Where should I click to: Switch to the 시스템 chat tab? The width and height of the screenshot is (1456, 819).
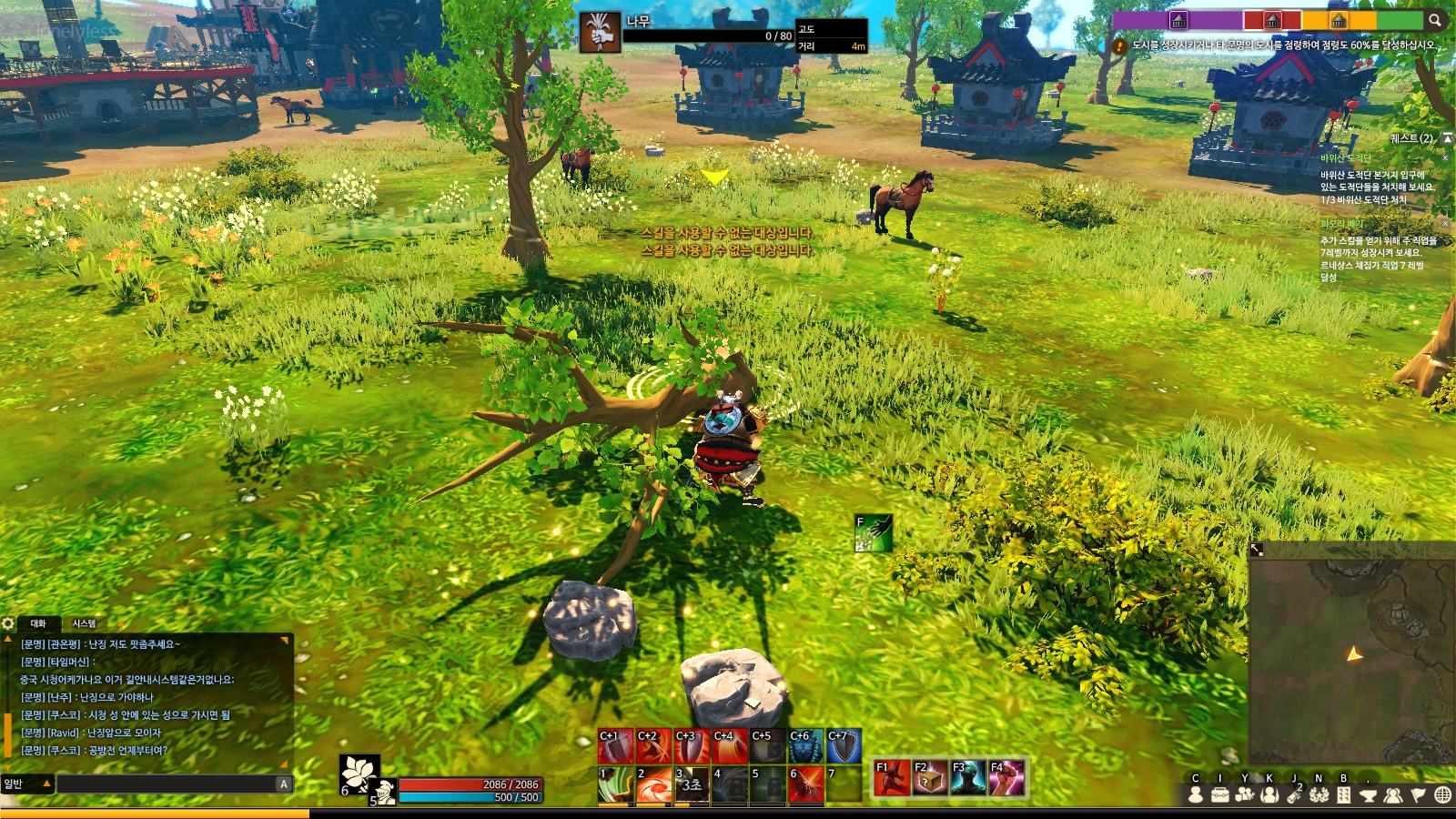point(84,623)
